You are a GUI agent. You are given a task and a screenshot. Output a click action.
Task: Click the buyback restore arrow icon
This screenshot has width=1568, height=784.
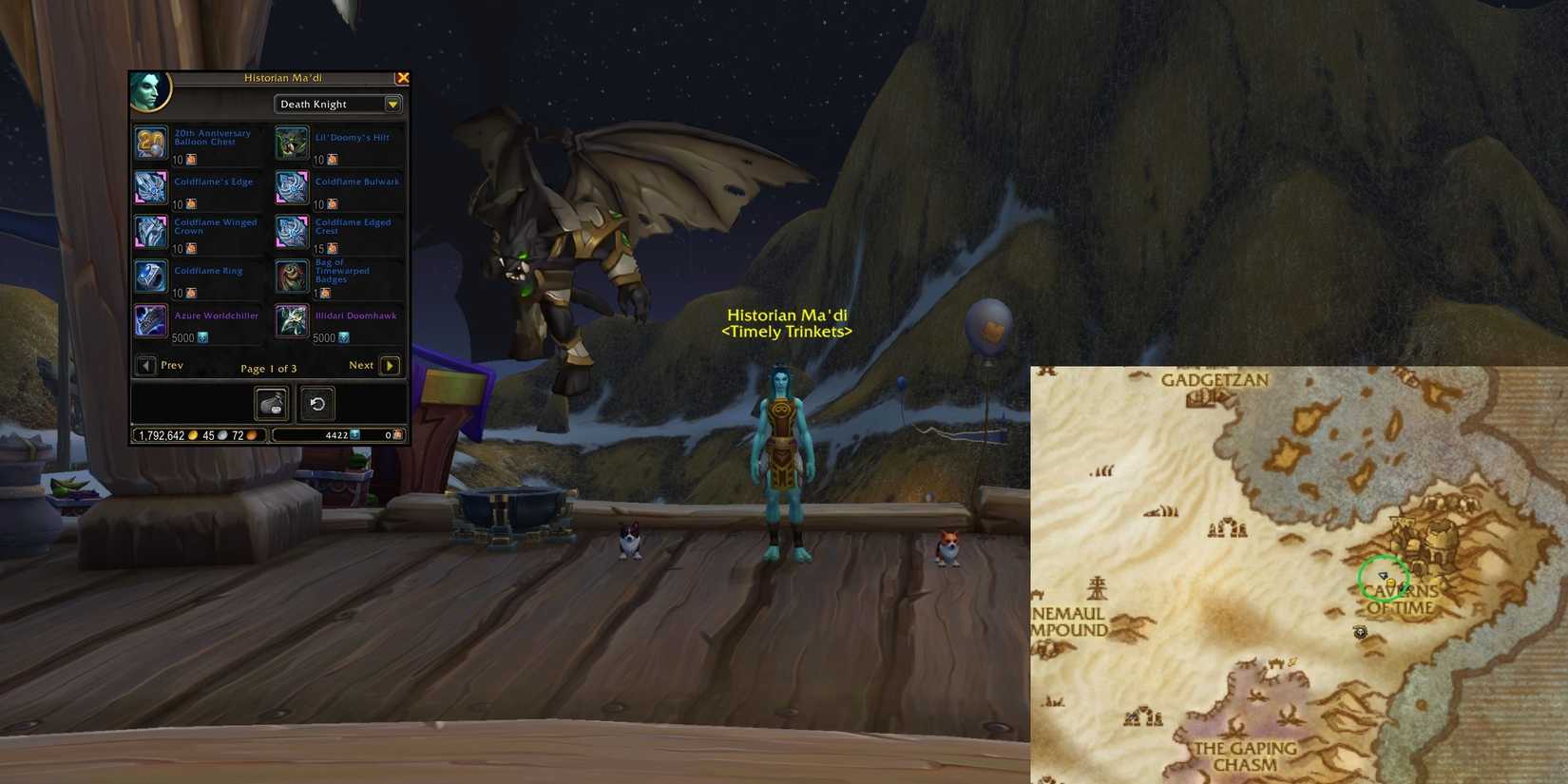(x=316, y=403)
